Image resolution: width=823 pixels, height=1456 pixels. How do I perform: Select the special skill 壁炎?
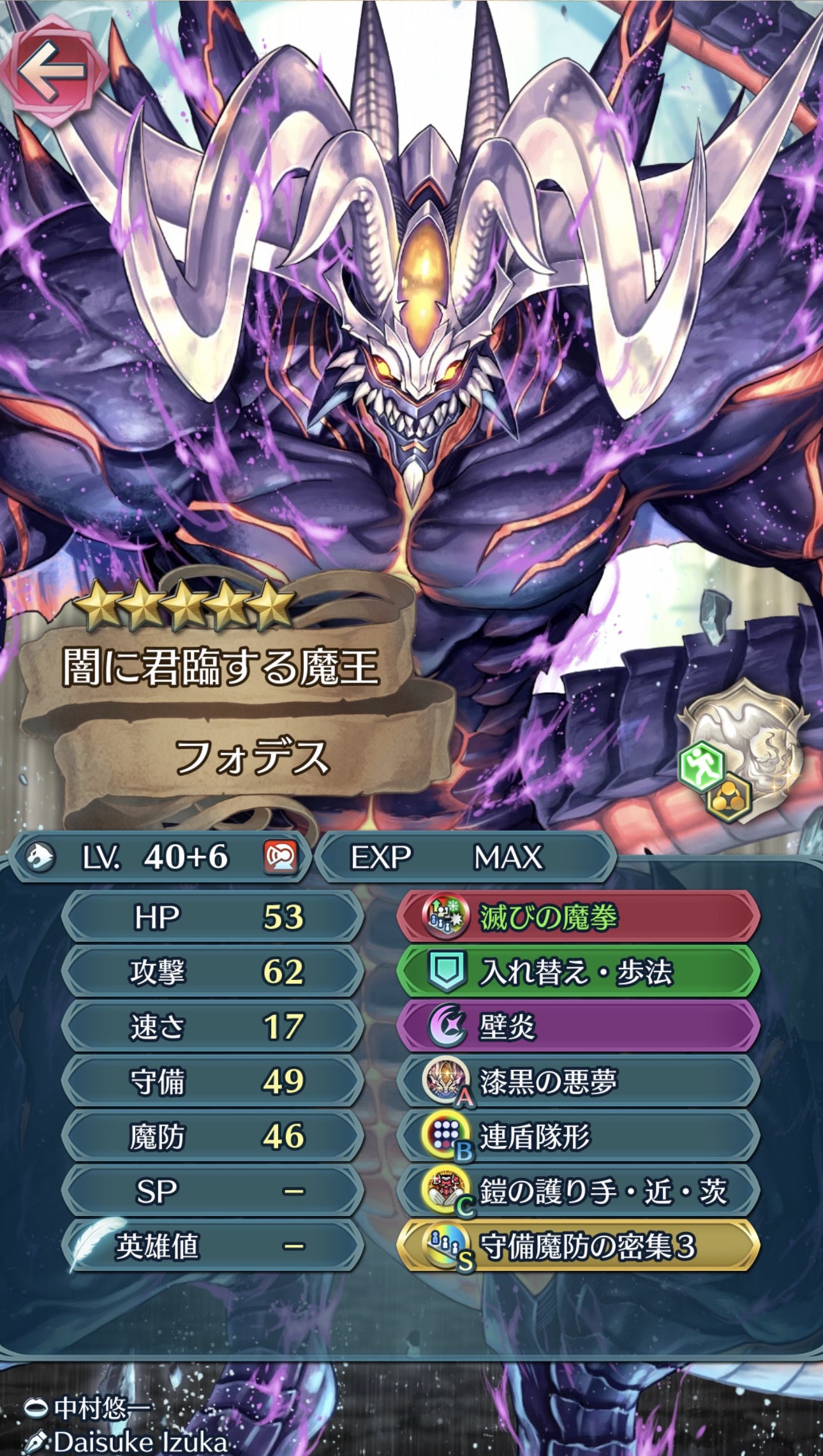pos(578,1027)
